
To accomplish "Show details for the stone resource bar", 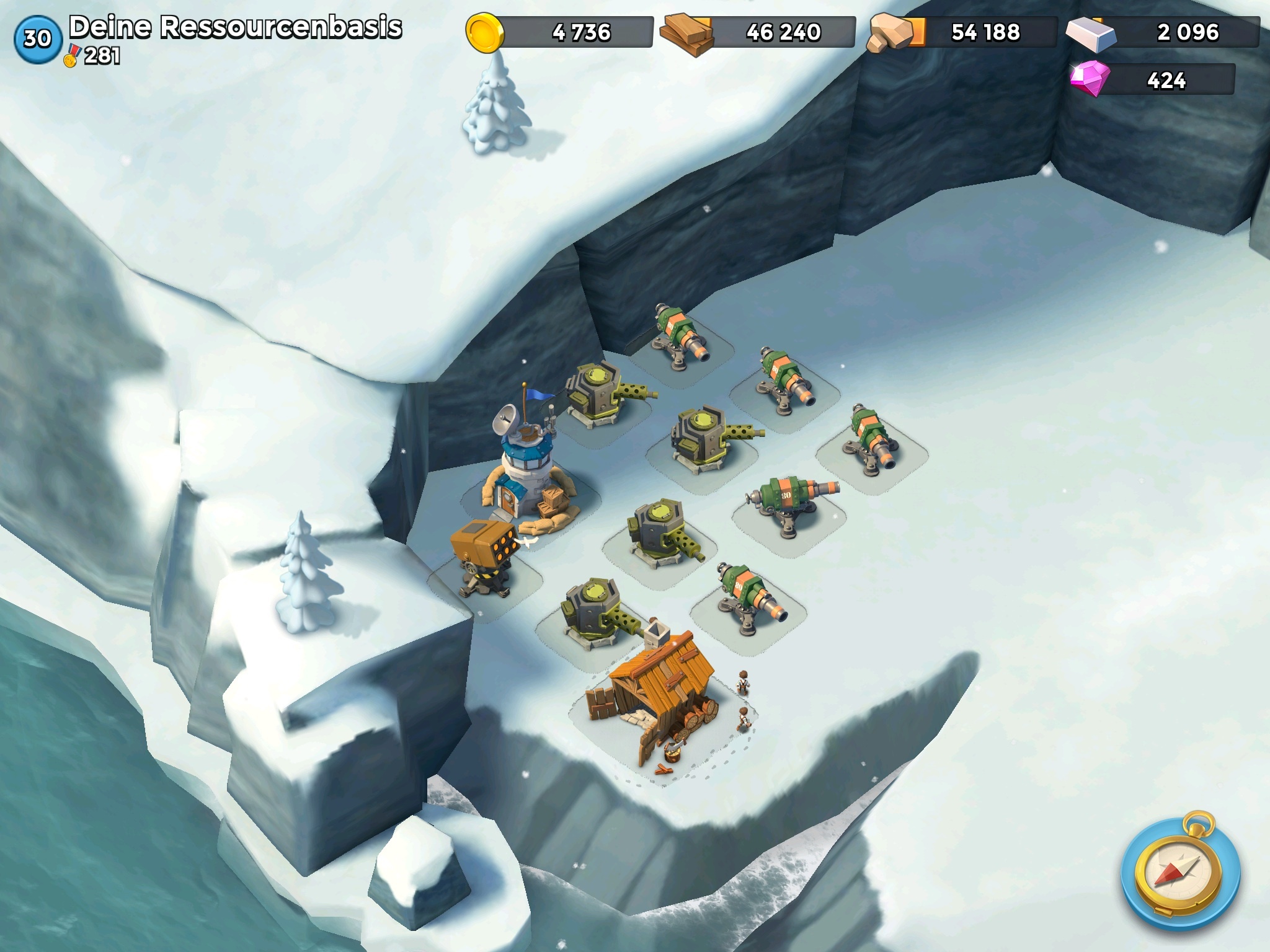I will [963, 32].
